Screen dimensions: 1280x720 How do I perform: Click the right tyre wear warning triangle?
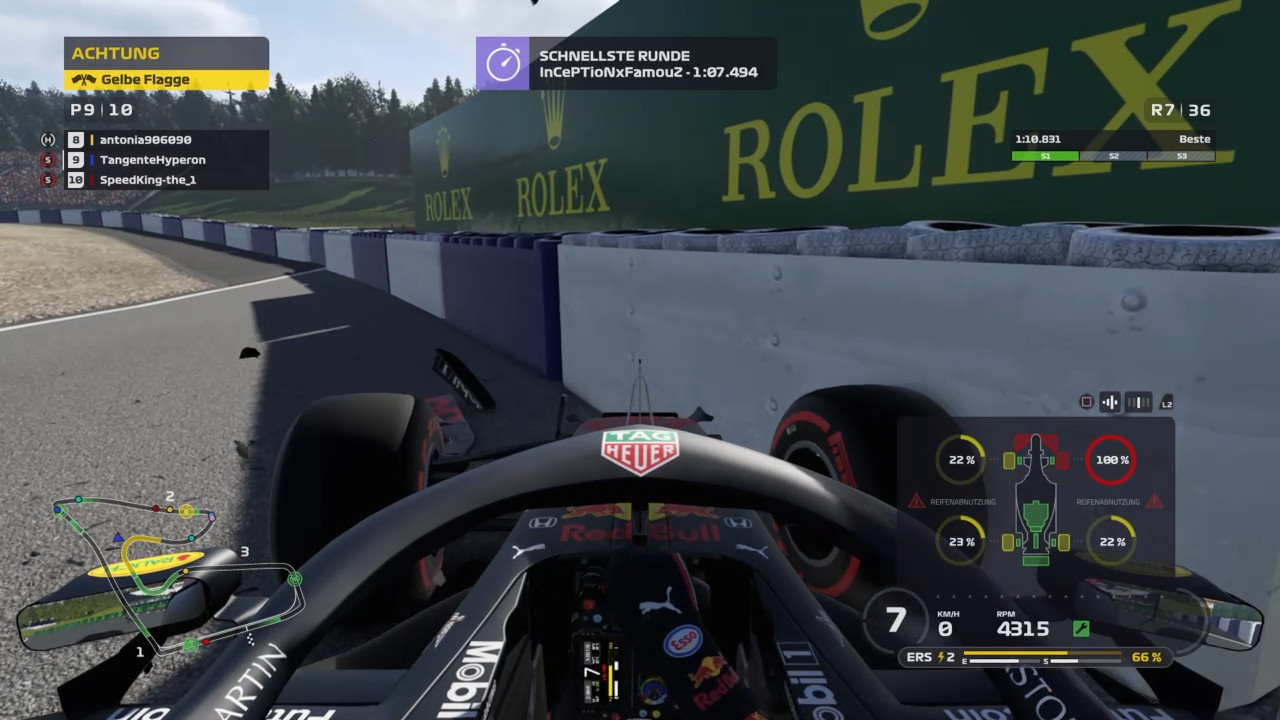(x=1155, y=501)
